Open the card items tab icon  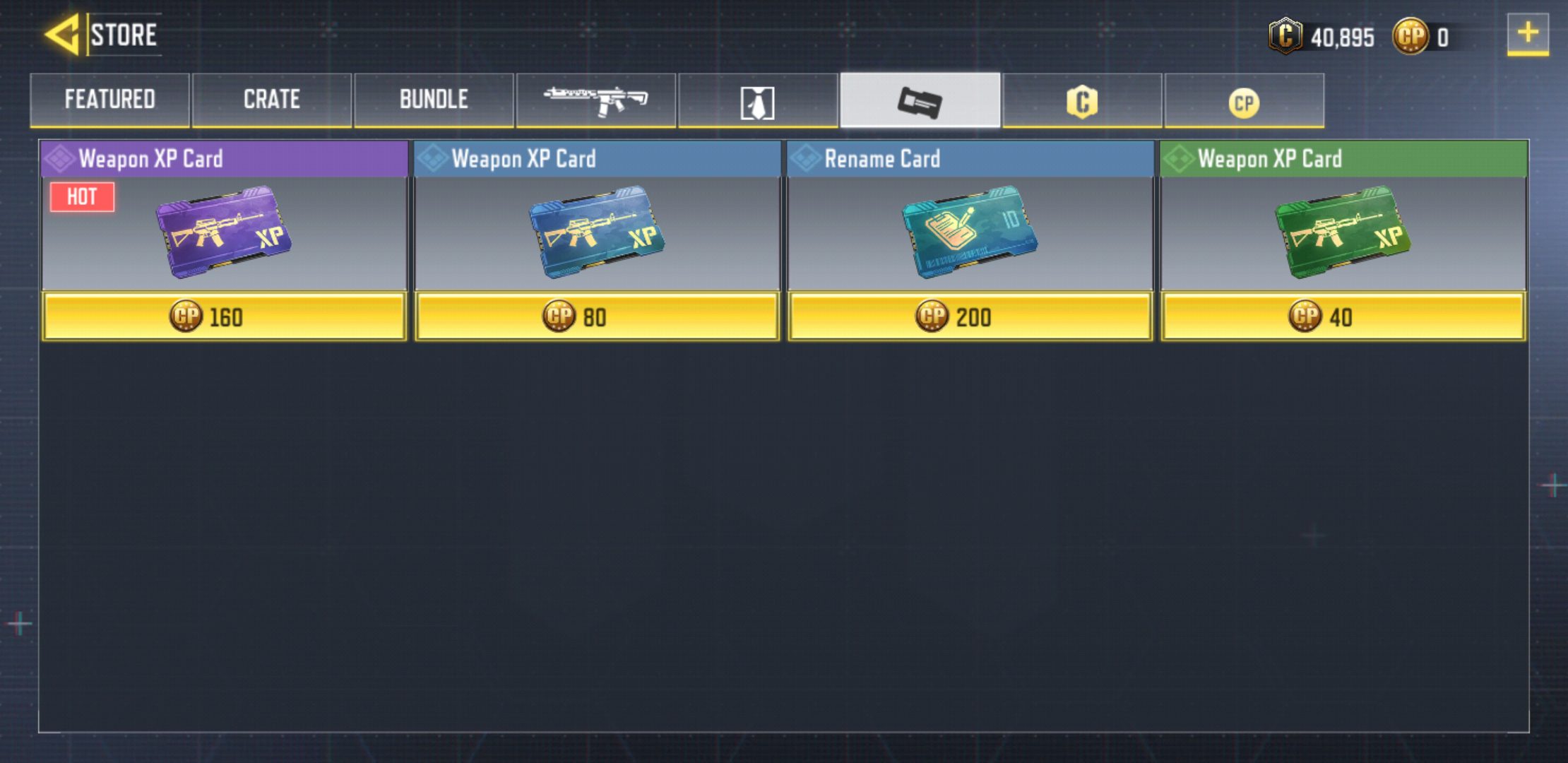pos(920,100)
